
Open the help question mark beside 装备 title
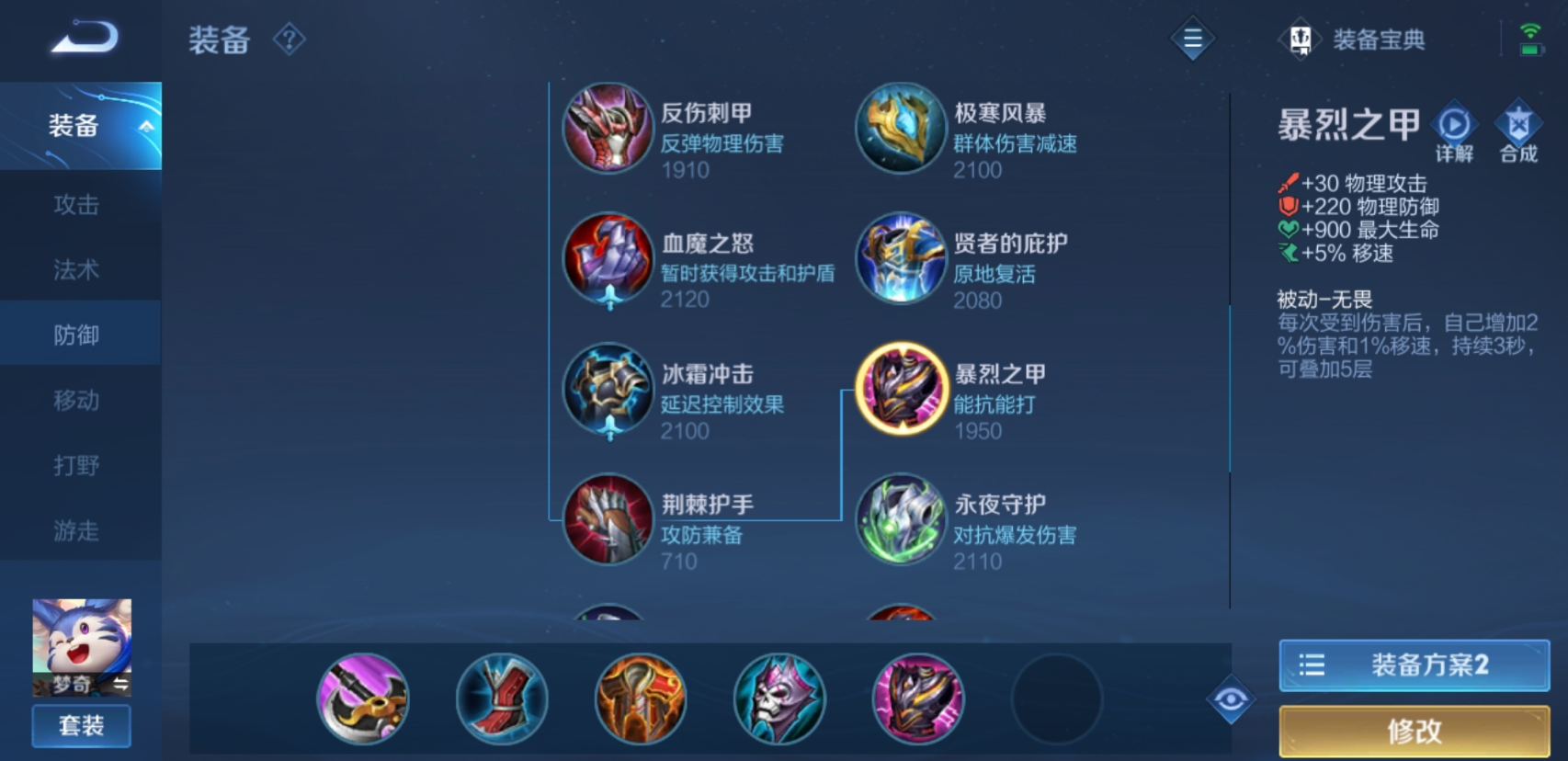(x=288, y=39)
